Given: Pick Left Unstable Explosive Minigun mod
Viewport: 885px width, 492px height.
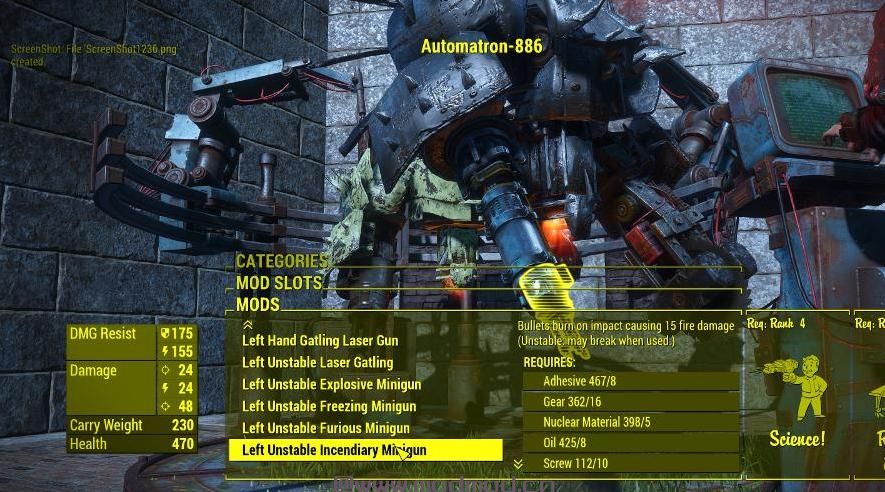Looking at the screenshot, I should [x=331, y=385].
